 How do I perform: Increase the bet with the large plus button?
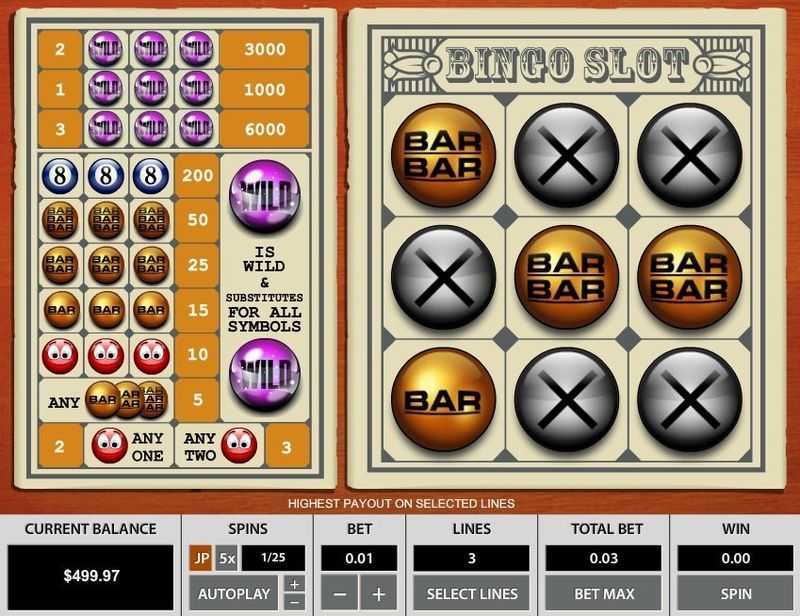click(x=378, y=593)
